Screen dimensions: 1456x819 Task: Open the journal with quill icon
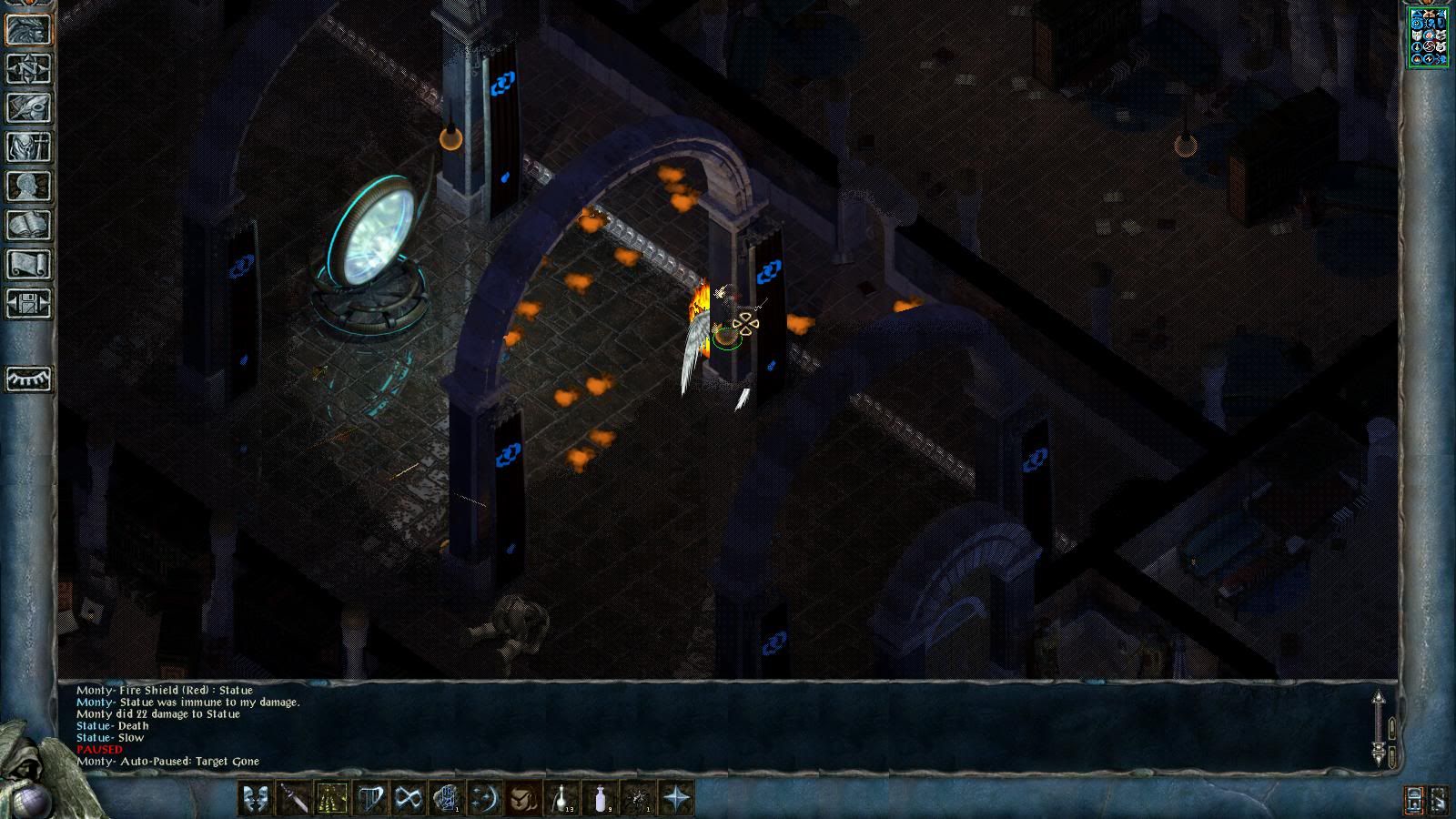(x=28, y=107)
